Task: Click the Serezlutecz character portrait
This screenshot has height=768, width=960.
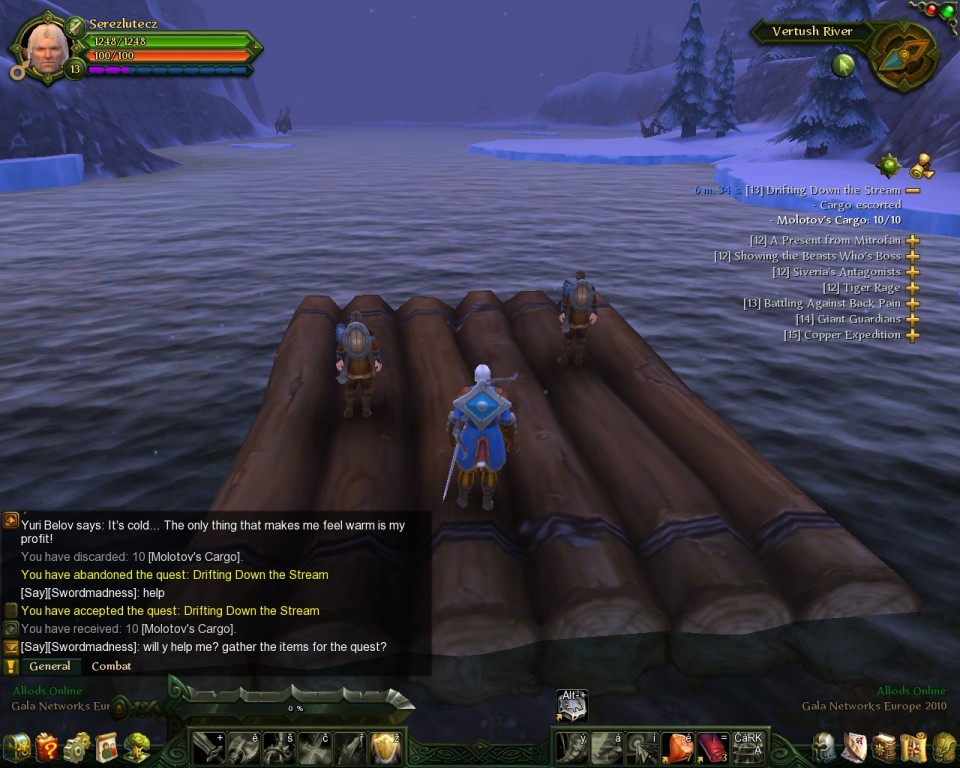Action: [46, 46]
